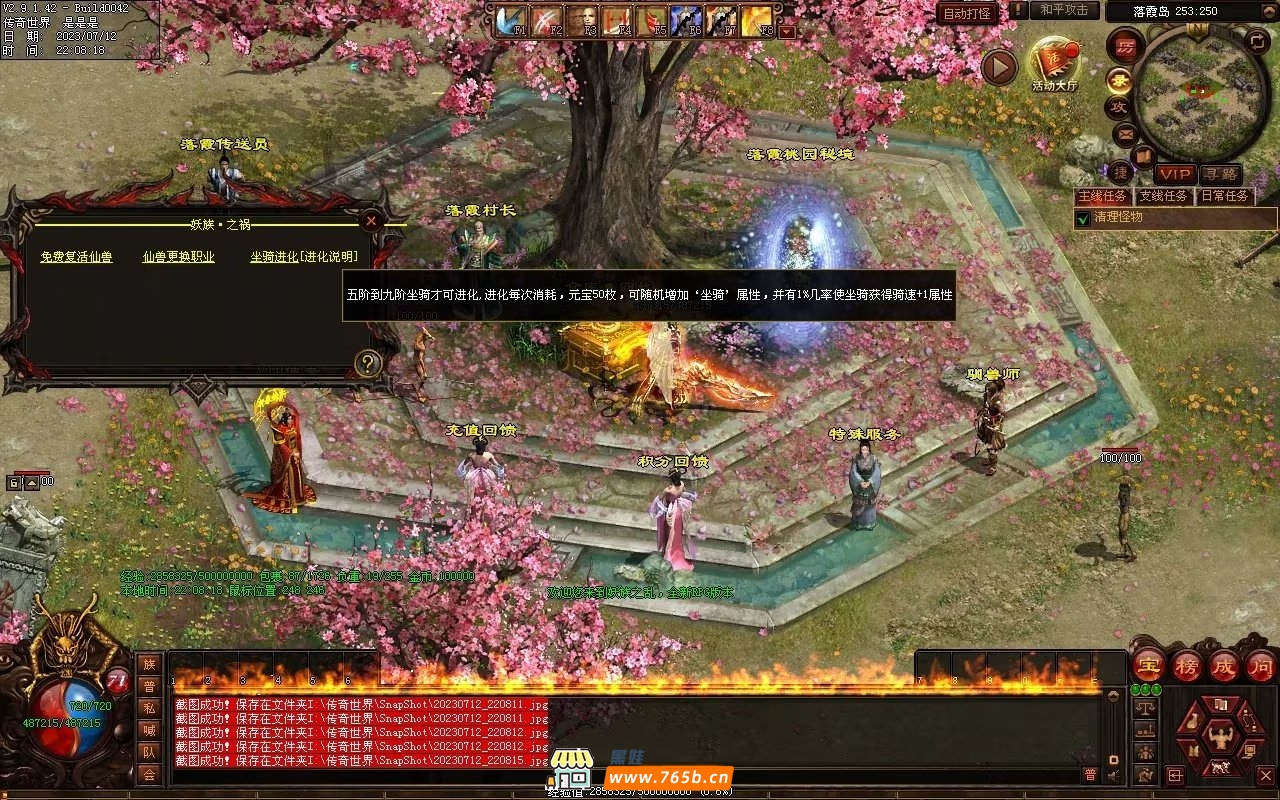Click the 坐骑进化 link
The height and width of the screenshot is (800, 1280).
[x=274, y=257]
